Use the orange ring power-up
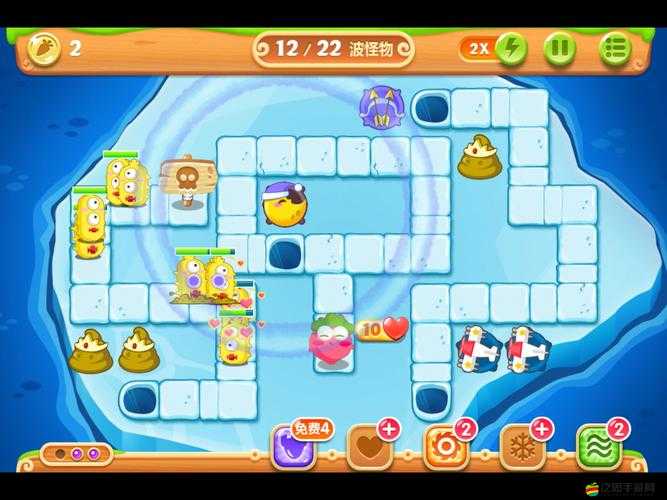This screenshot has height=500, width=667. [x=445, y=447]
